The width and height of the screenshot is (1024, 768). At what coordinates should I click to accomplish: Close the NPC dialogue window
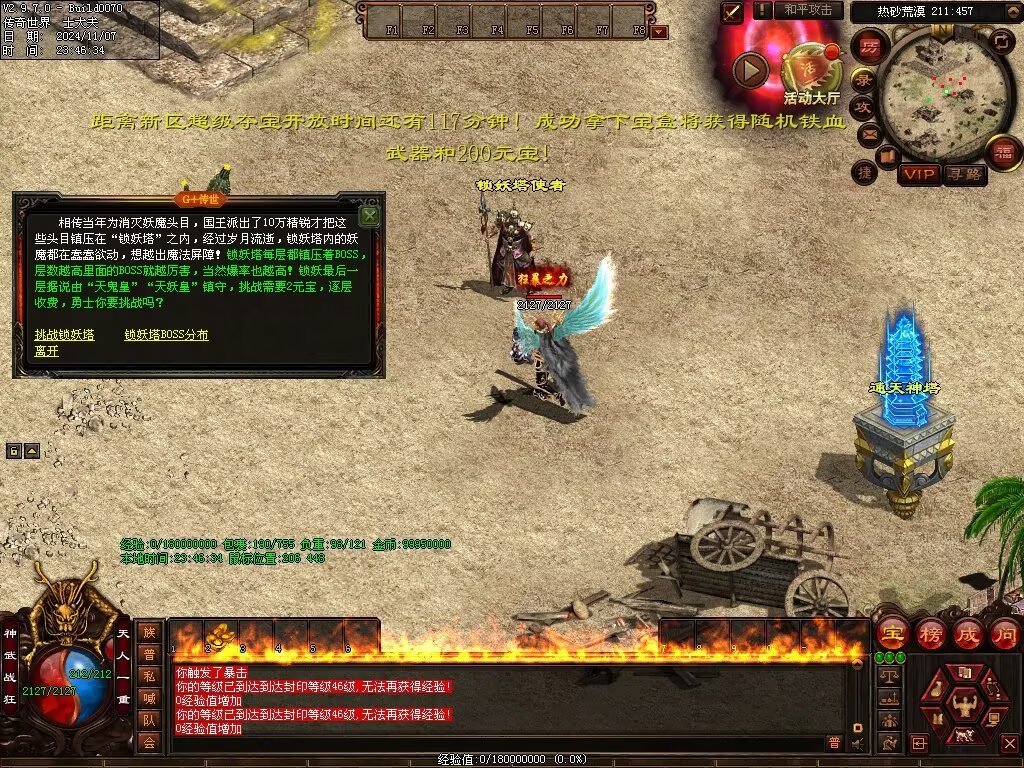click(369, 215)
